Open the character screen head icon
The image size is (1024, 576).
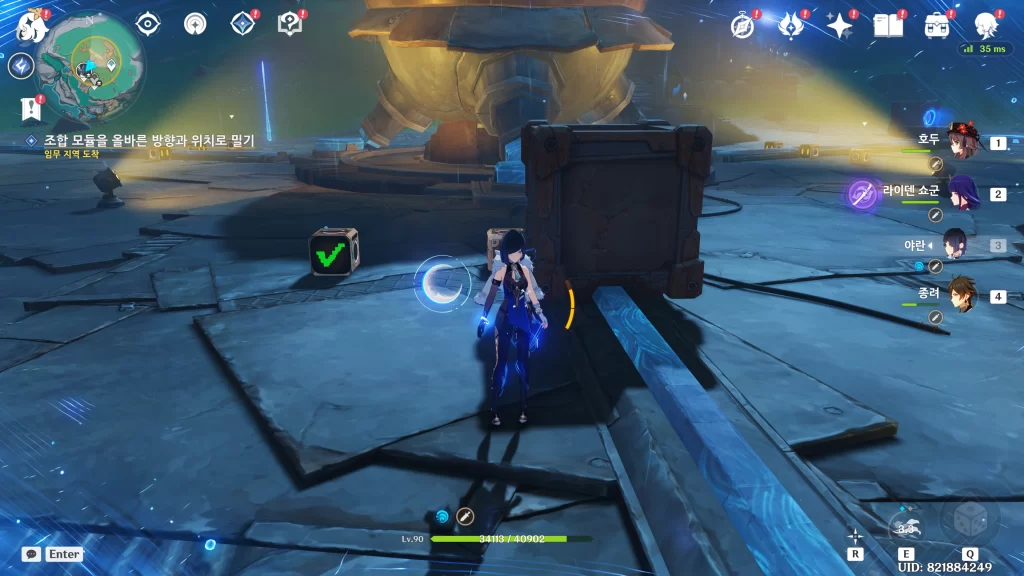(x=986, y=25)
